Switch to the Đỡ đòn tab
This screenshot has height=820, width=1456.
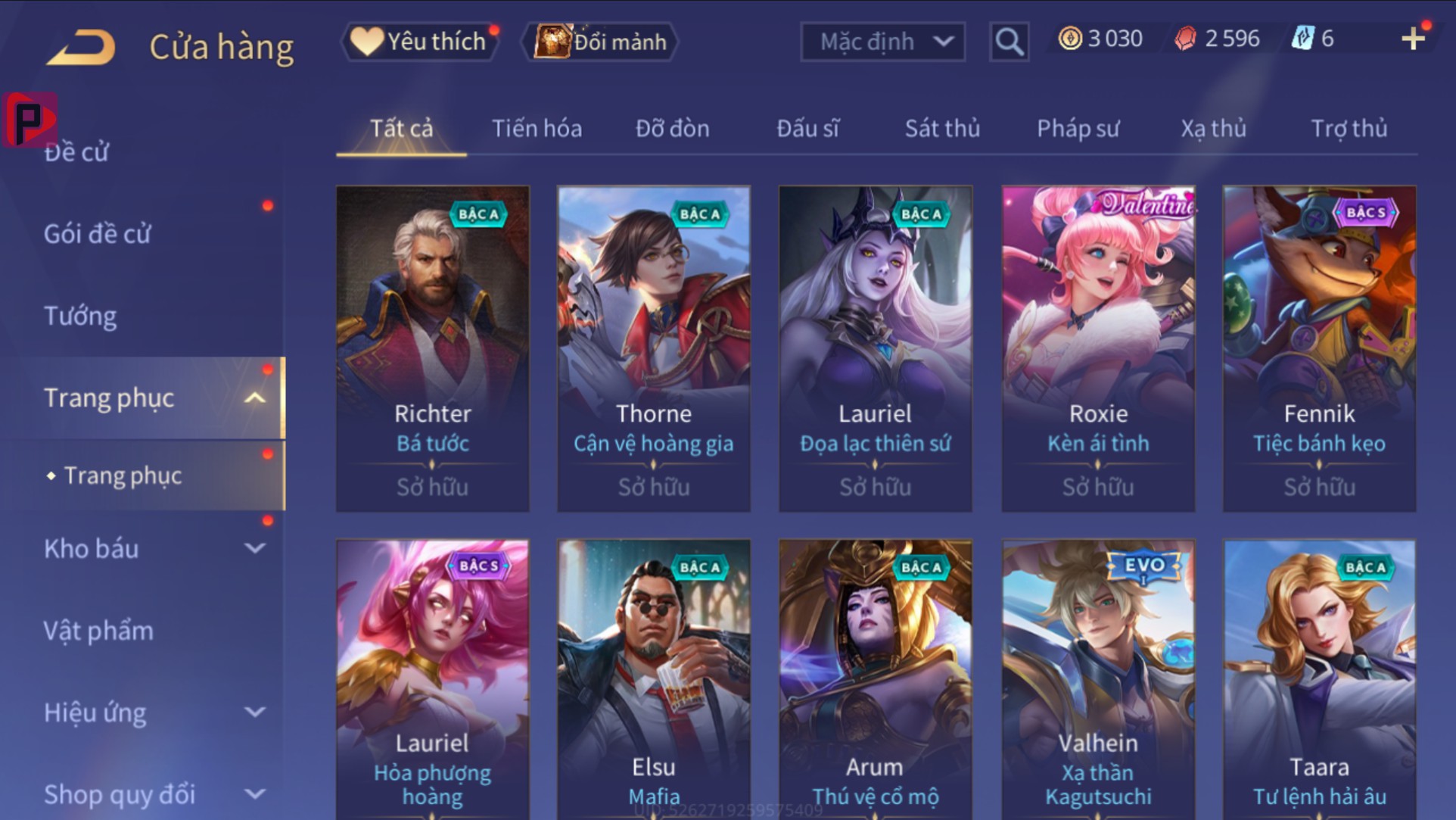click(x=672, y=129)
